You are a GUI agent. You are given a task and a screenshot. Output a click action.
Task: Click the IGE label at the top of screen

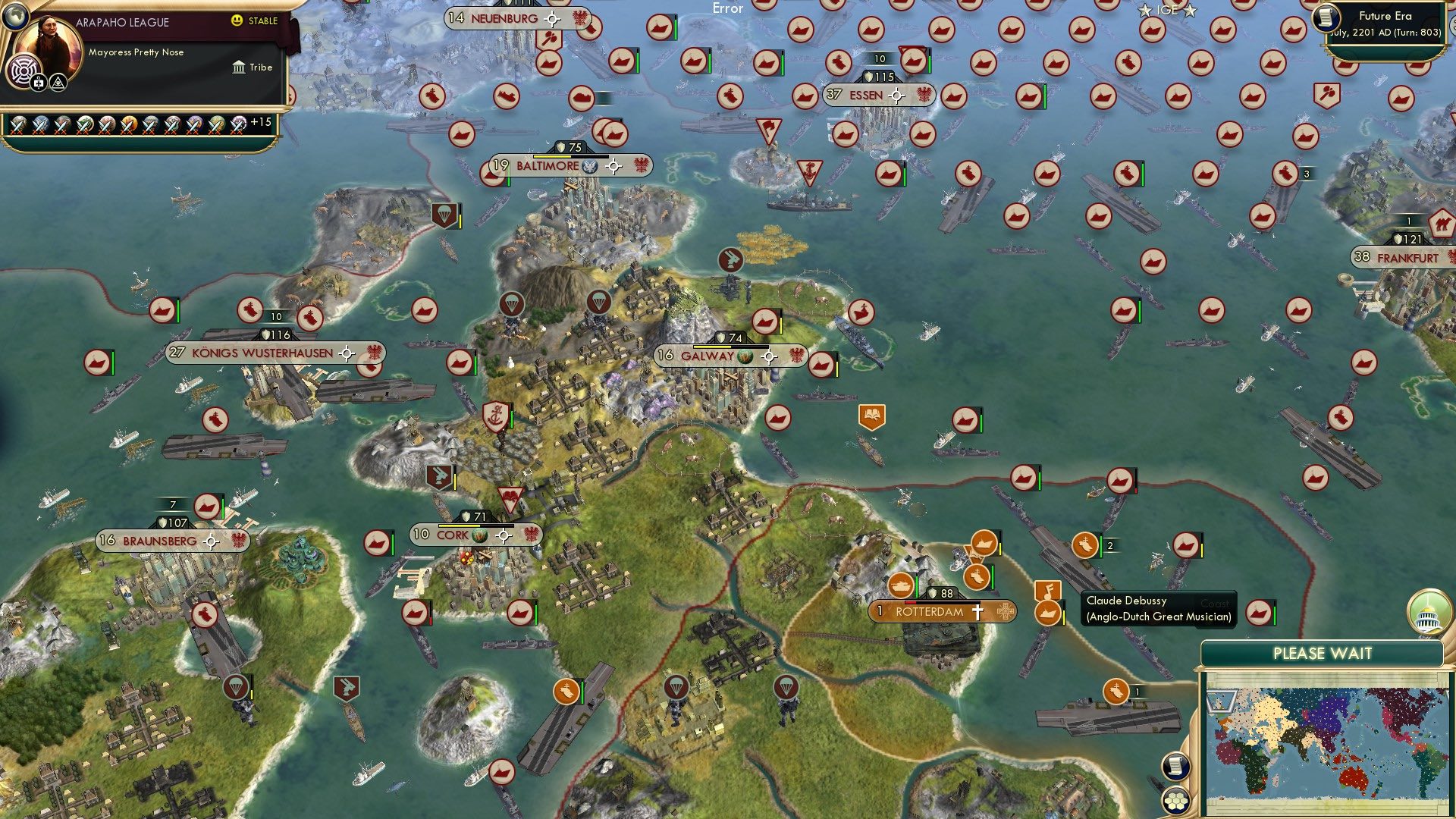1167,10
